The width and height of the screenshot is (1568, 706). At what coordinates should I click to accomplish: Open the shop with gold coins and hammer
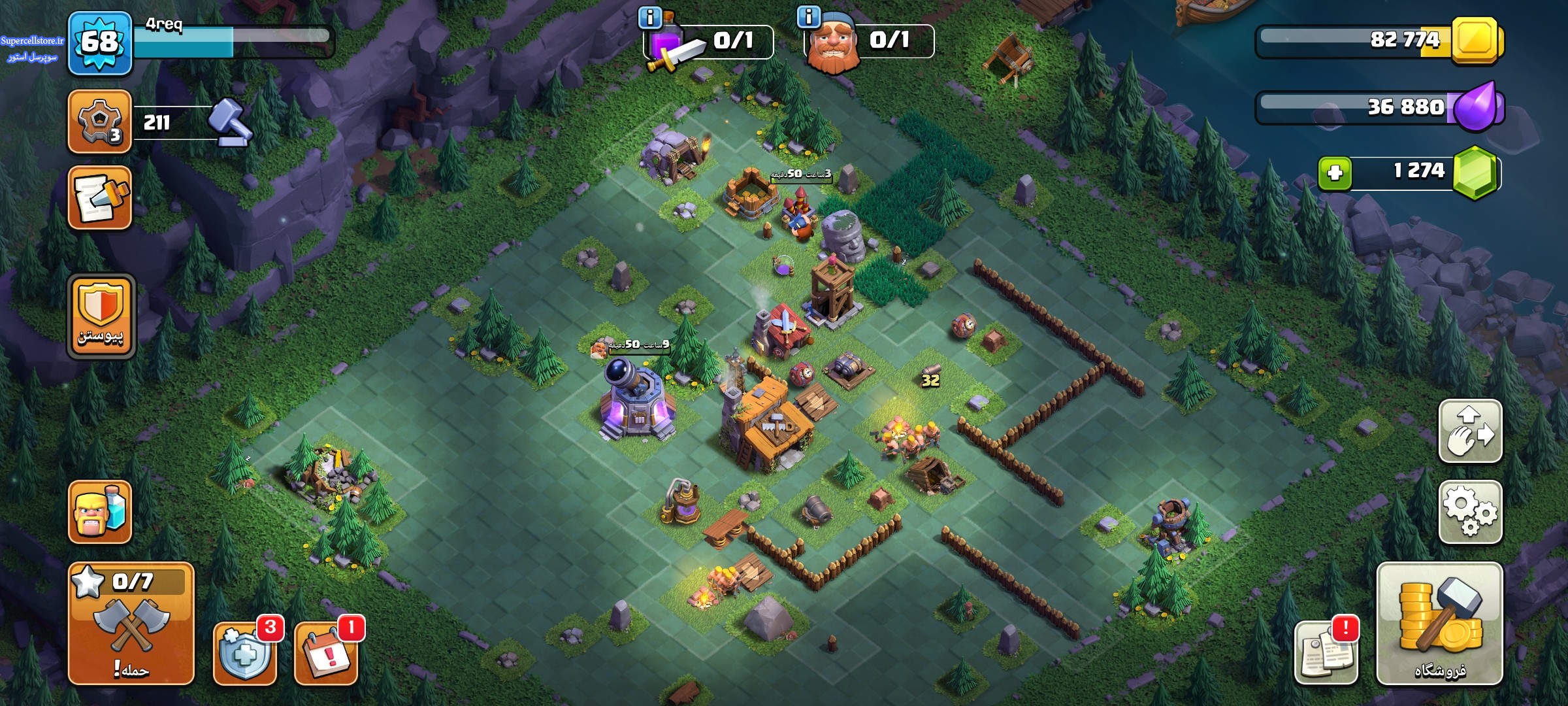click(x=1439, y=623)
